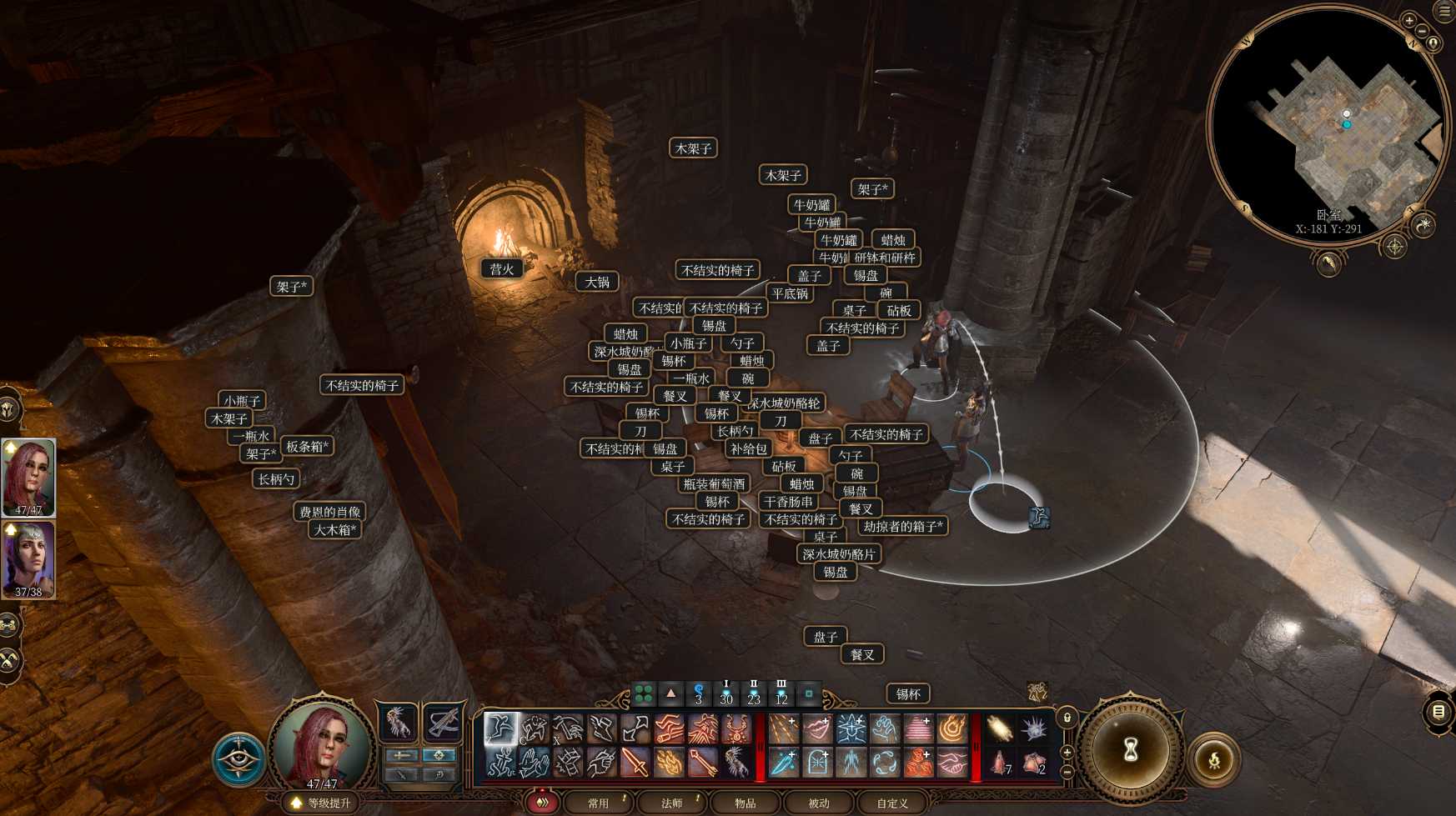Zoom in the minimap with plus button
The width and height of the screenshot is (1456, 816).
(x=1409, y=21)
